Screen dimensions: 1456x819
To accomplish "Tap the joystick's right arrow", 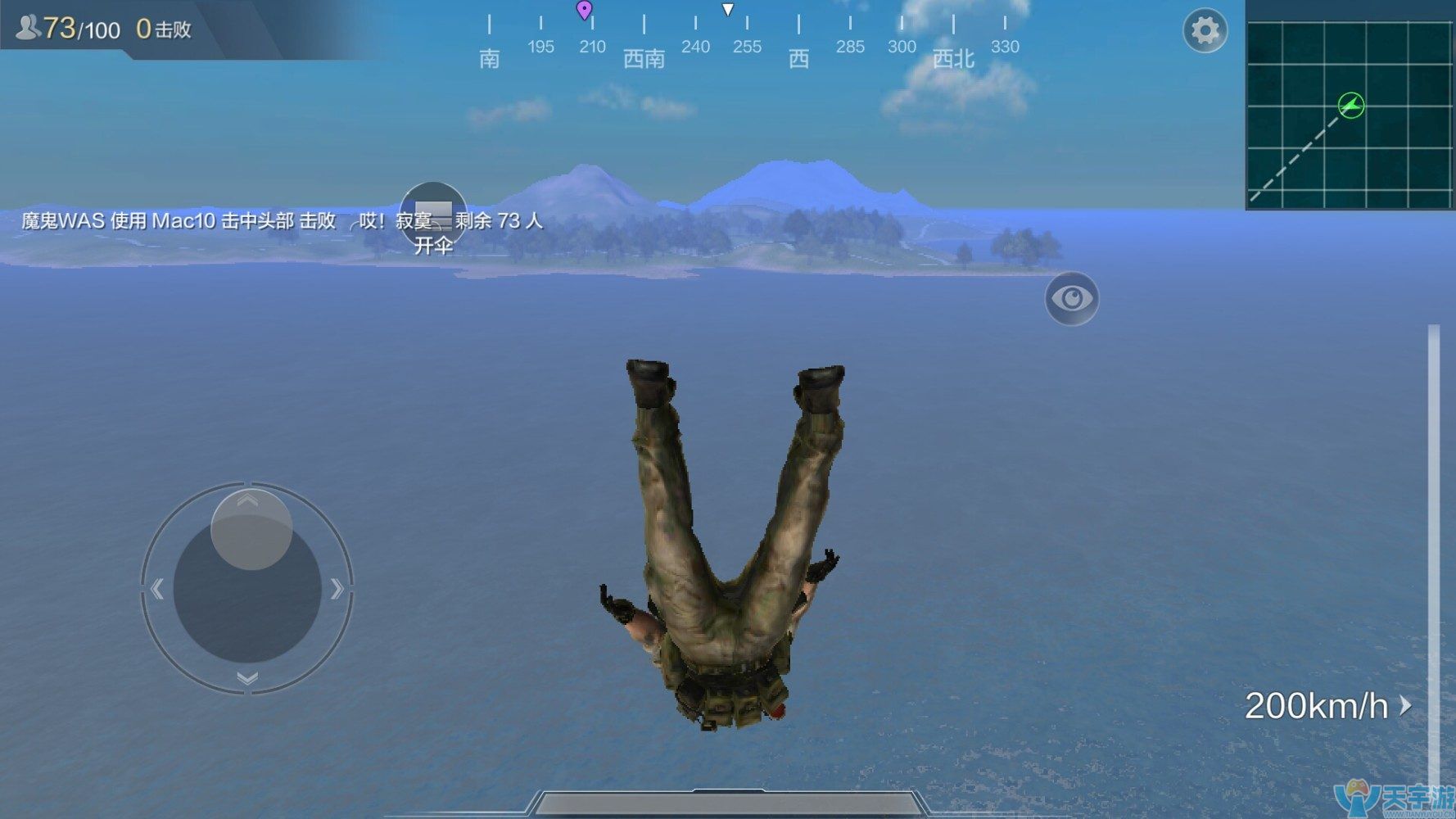I will (x=337, y=588).
